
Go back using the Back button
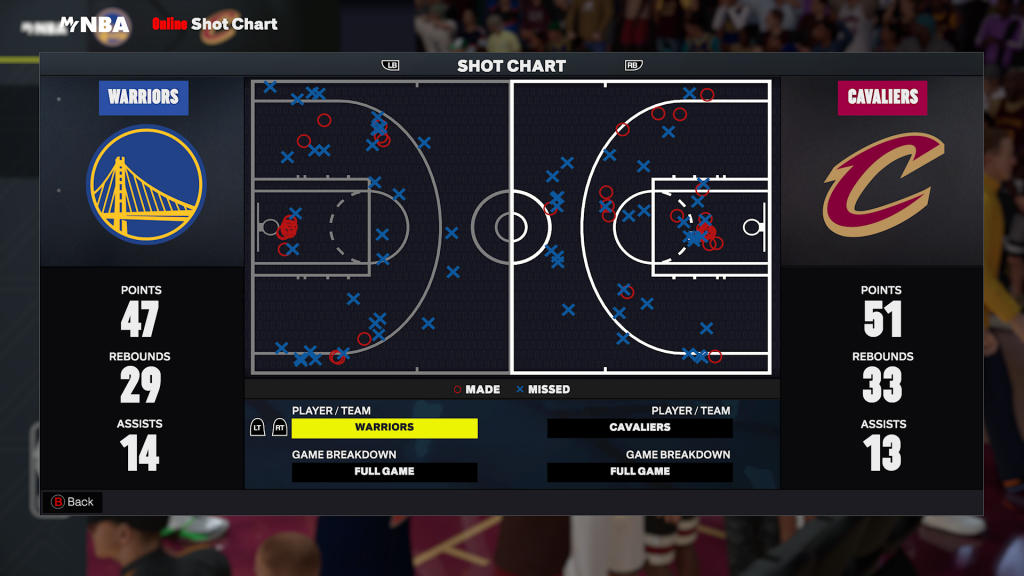click(x=72, y=502)
